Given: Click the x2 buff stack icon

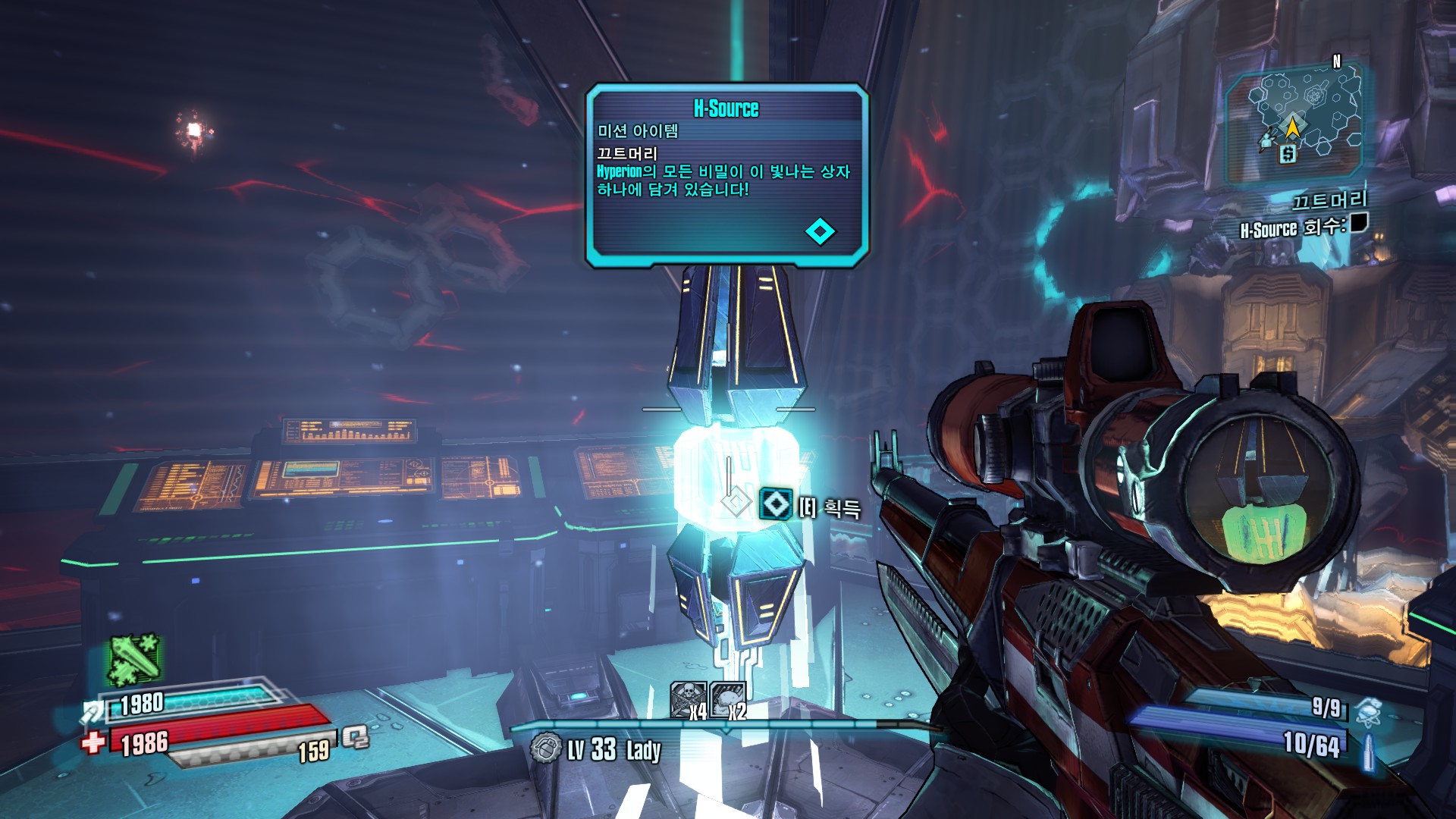Looking at the screenshot, I should click(729, 699).
